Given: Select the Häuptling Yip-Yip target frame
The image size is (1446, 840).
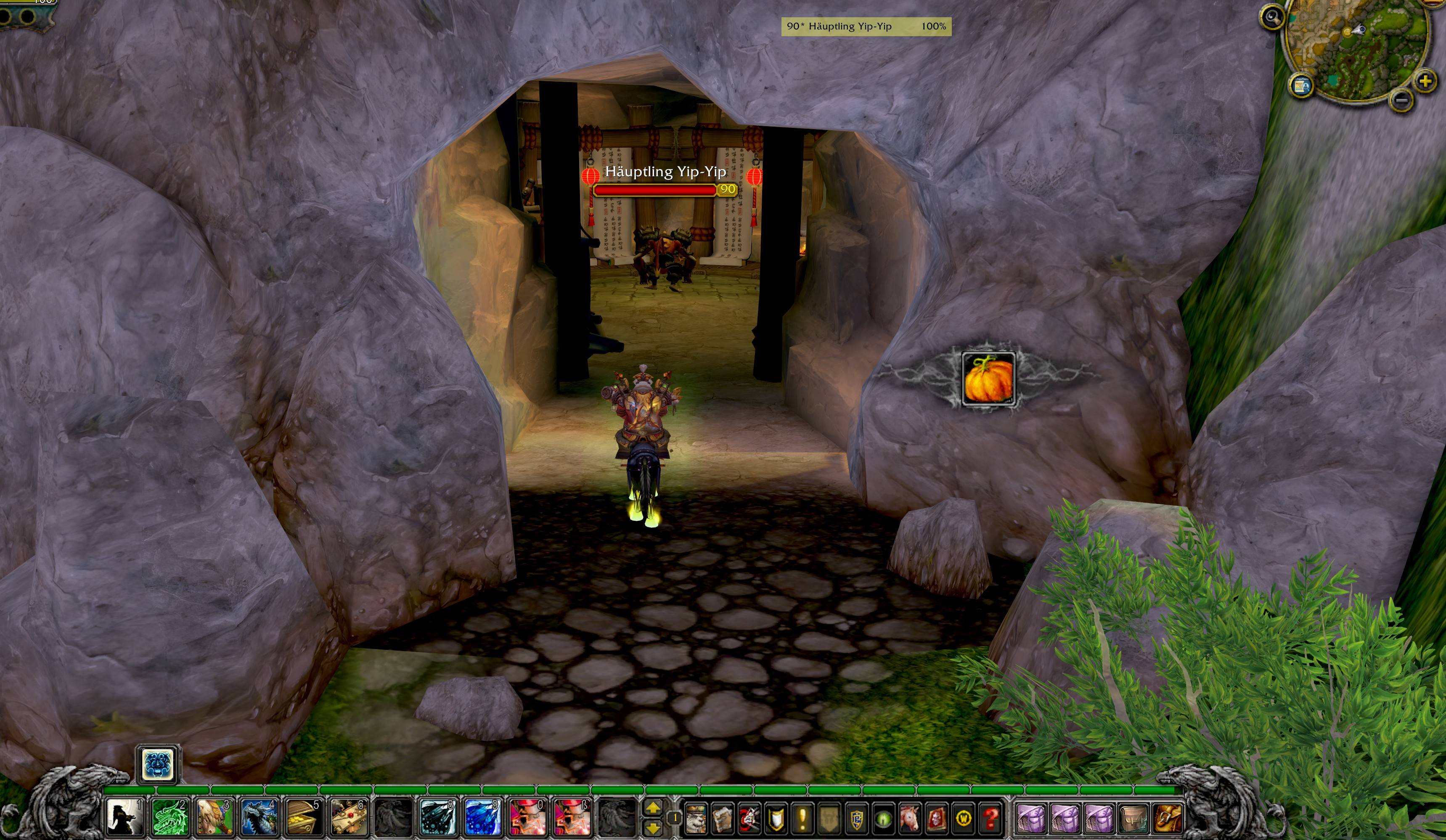Looking at the screenshot, I should point(866,26).
